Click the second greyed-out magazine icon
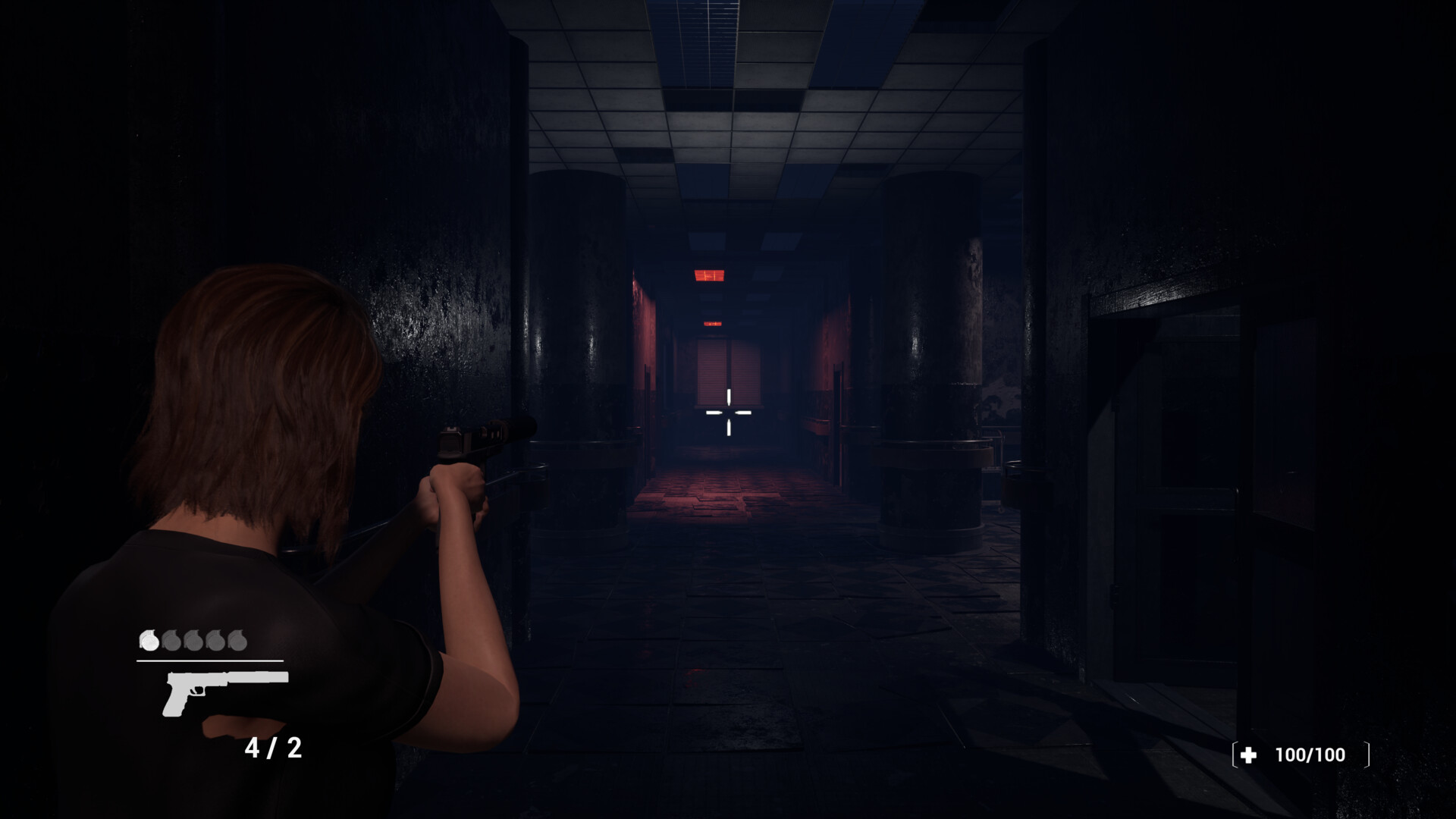The width and height of the screenshot is (1456, 819). point(172,641)
